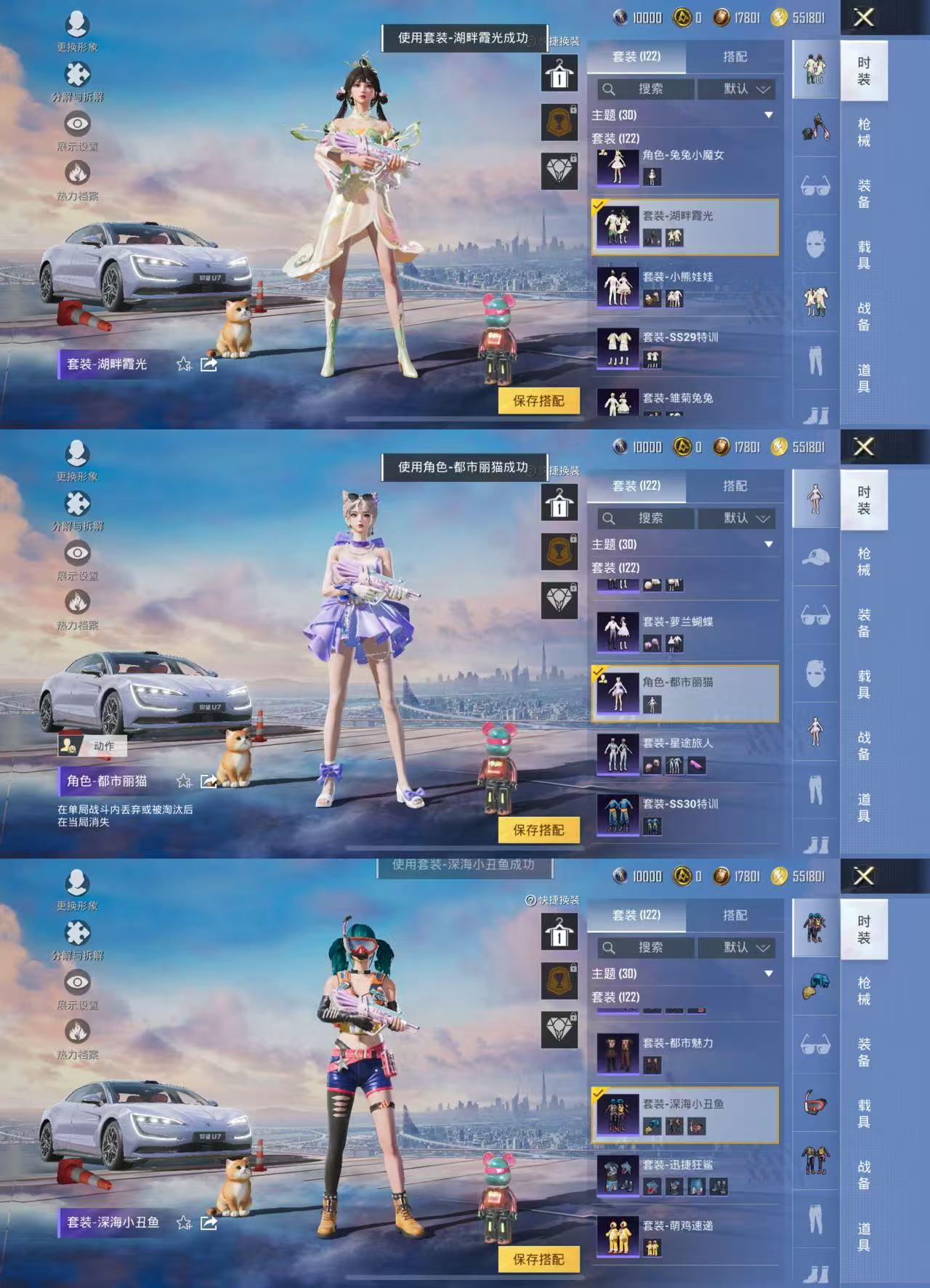The width and height of the screenshot is (930, 1288).
Task: Open the trophy showcase icon
Action: click(559, 121)
